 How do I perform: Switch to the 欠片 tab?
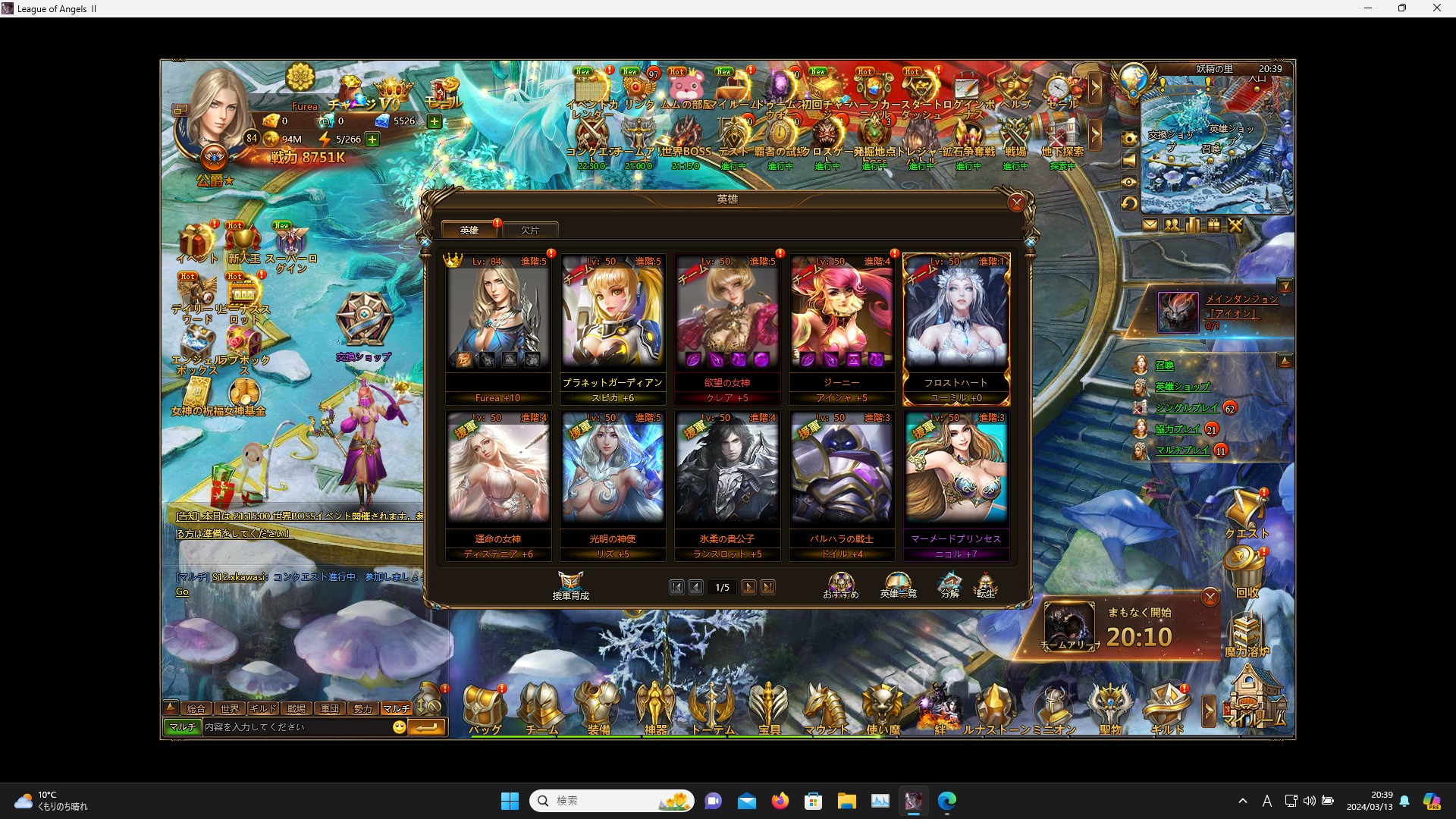tap(530, 230)
